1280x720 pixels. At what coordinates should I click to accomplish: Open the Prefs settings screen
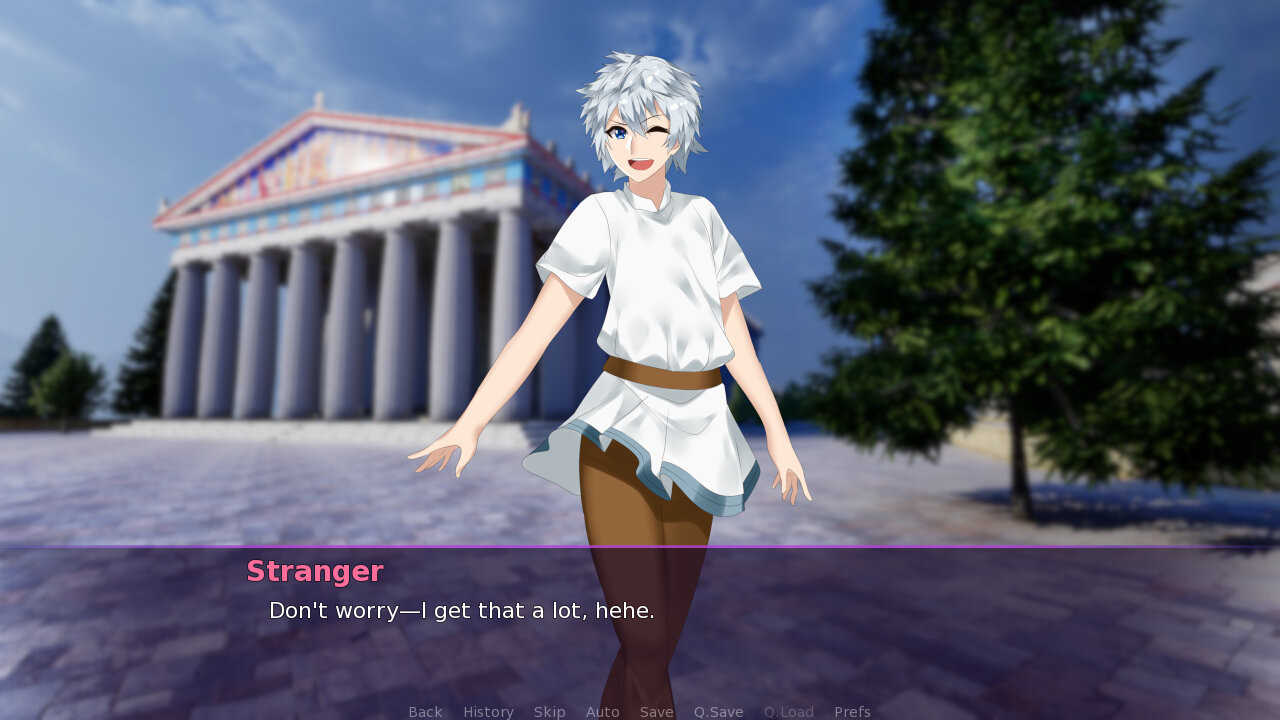click(853, 711)
